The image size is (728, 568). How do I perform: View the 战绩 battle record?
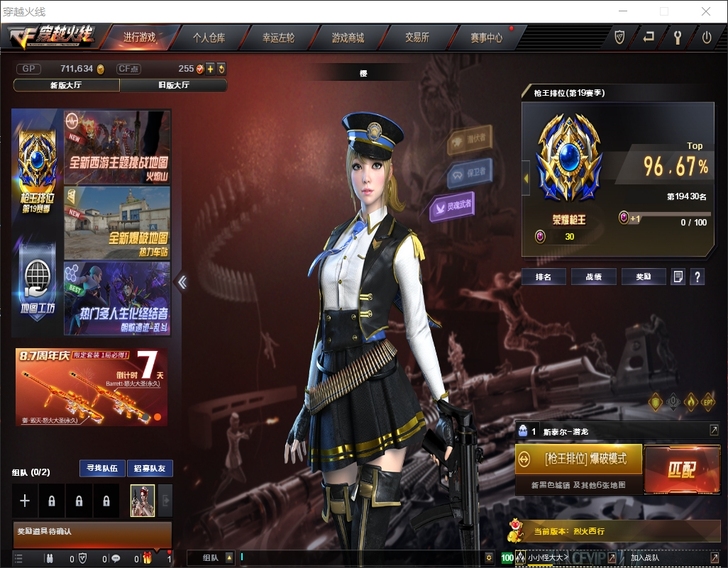[594, 276]
